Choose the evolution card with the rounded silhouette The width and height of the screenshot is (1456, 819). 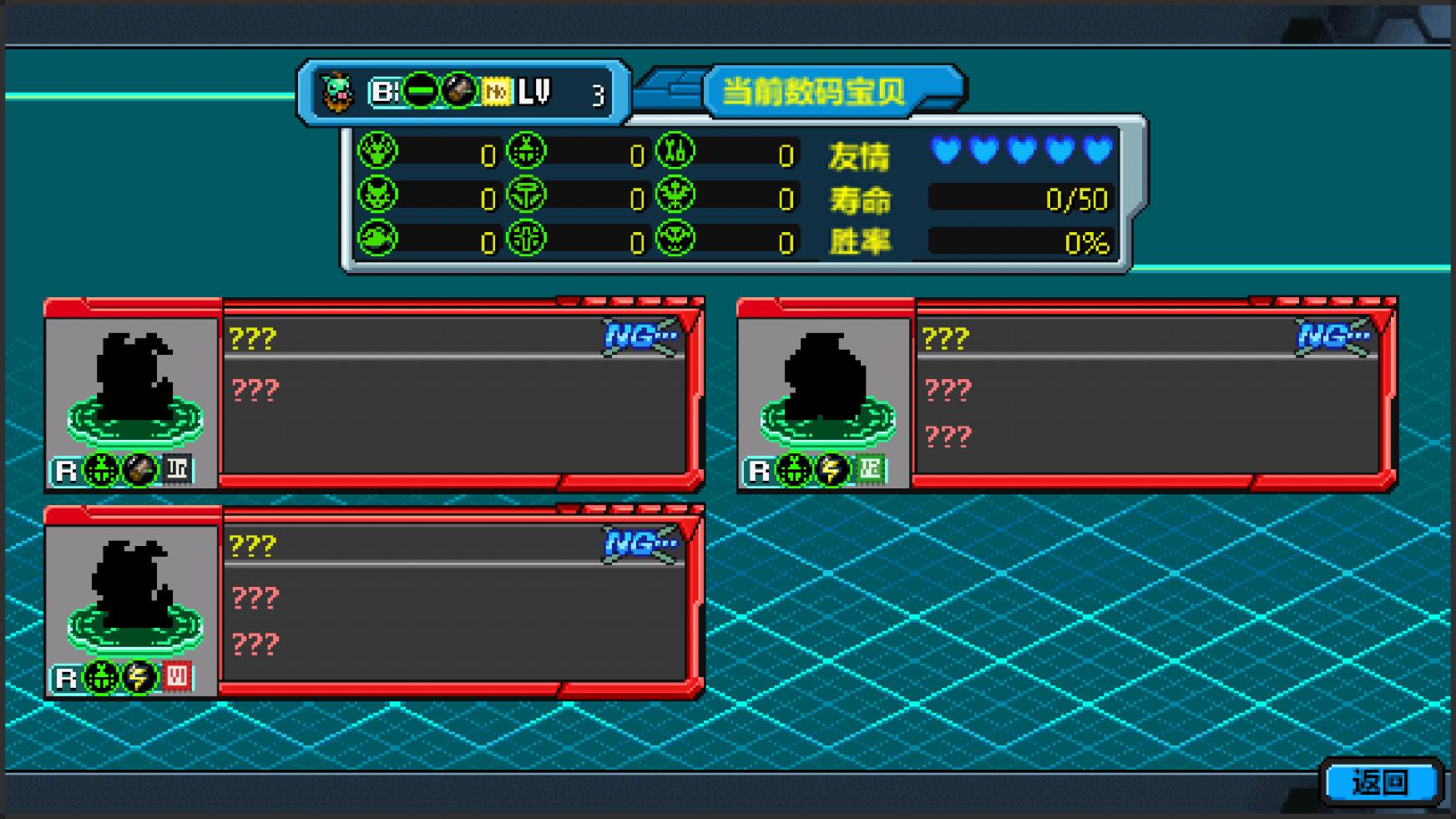coord(1066,394)
